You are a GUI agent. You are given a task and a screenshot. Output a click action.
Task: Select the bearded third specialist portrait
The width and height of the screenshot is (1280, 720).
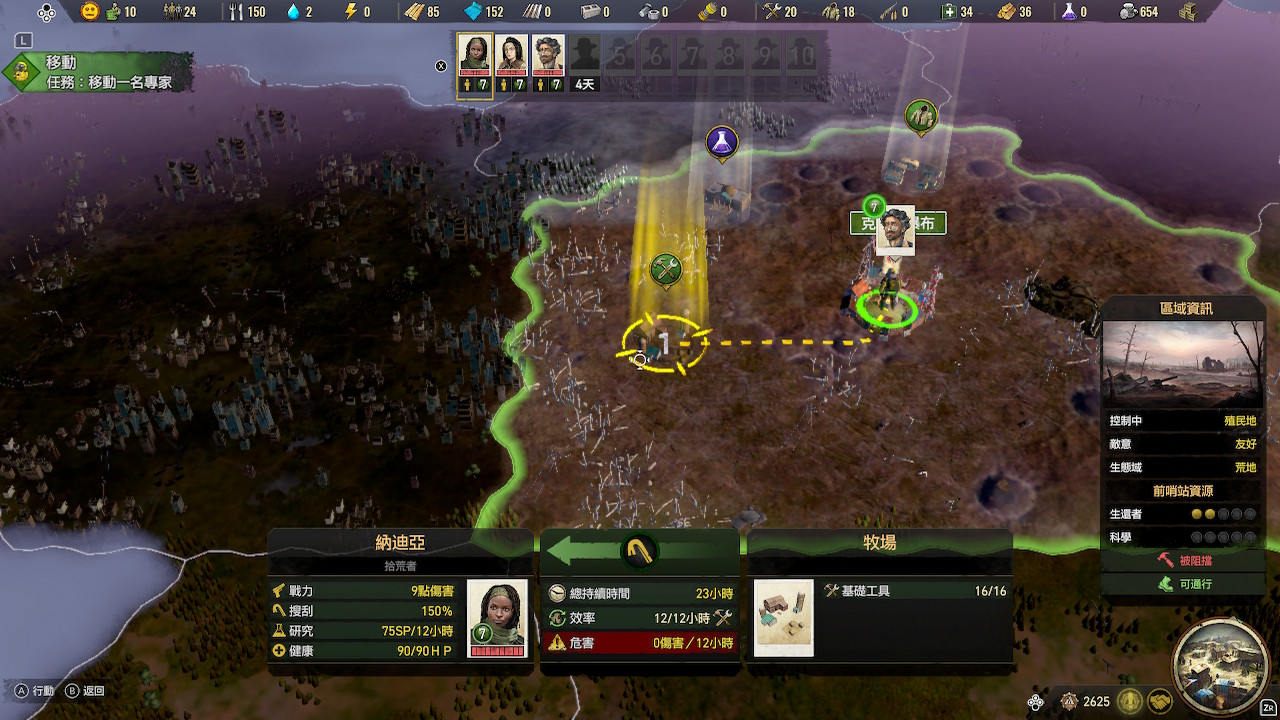(547, 57)
